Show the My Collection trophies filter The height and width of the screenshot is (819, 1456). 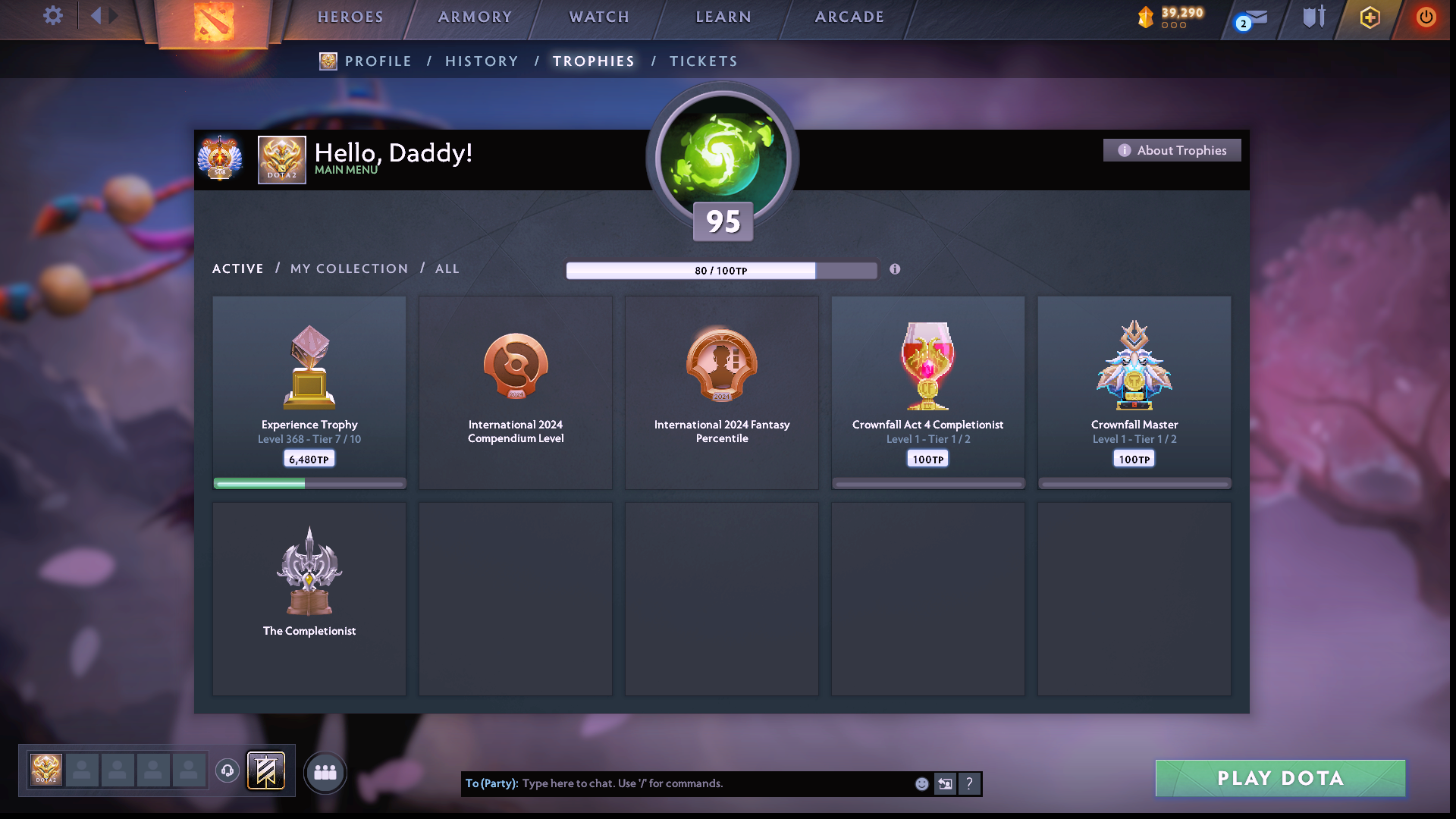pyautogui.click(x=349, y=269)
